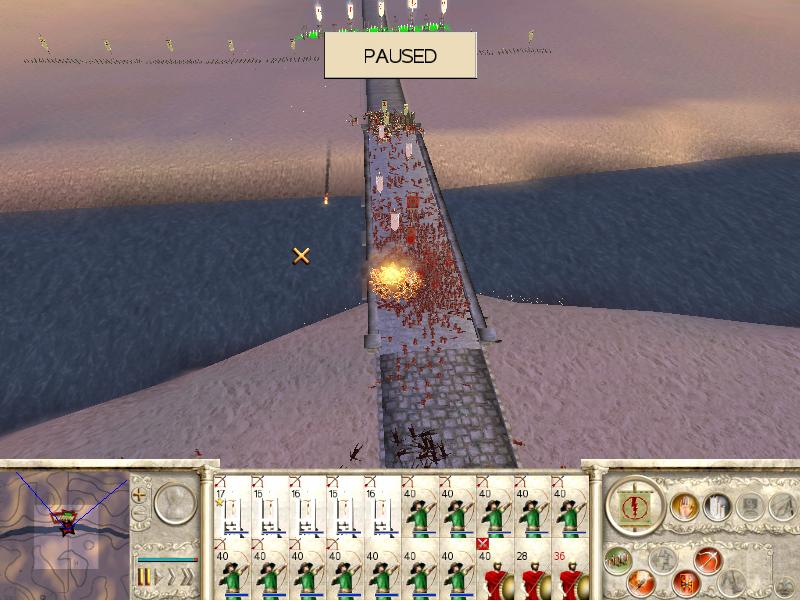Zoom in the minimap with plus button
The image size is (800, 601).
[139, 494]
